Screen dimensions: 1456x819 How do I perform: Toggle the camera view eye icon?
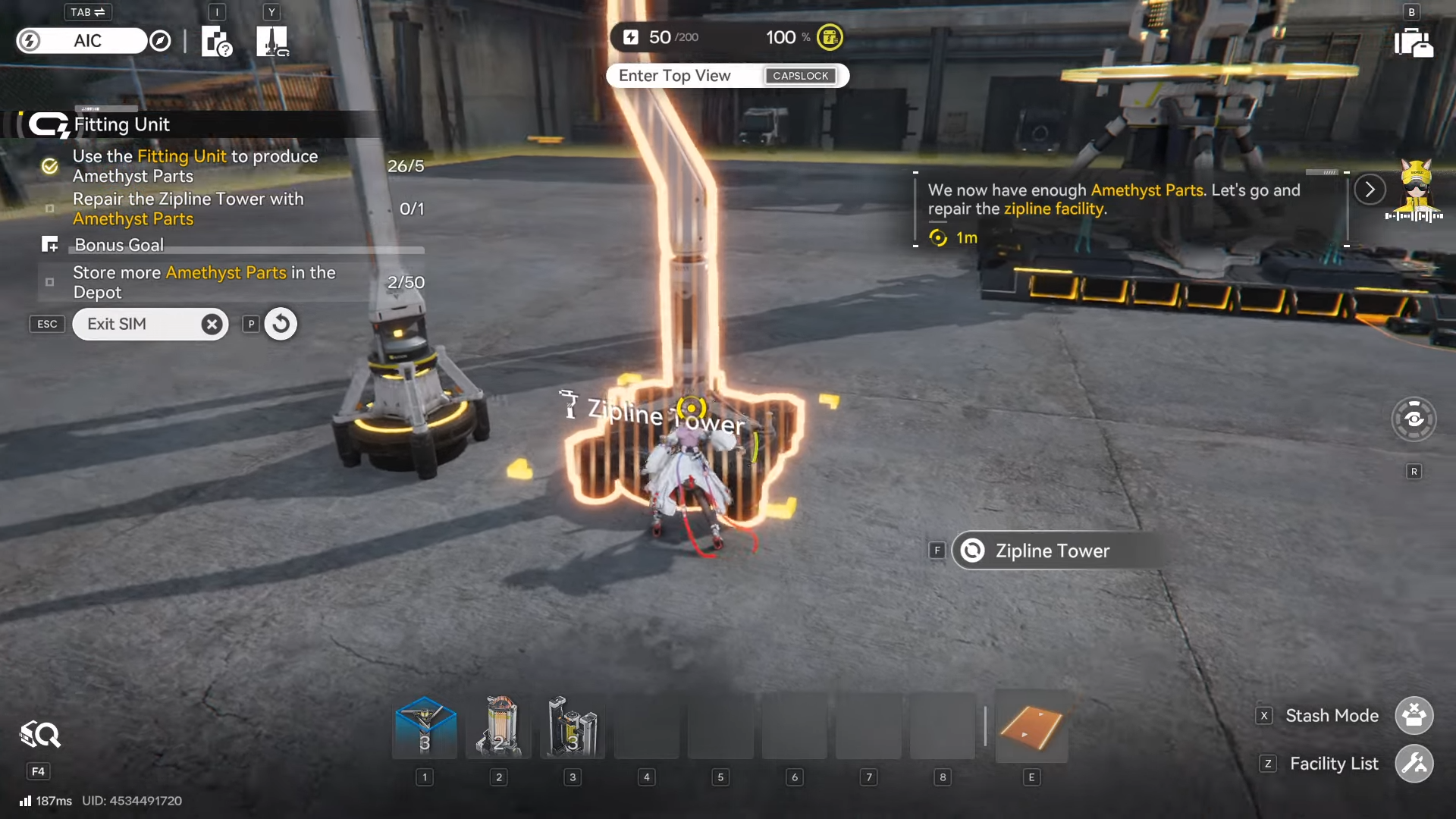pyautogui.click(x=1414, y=419)
